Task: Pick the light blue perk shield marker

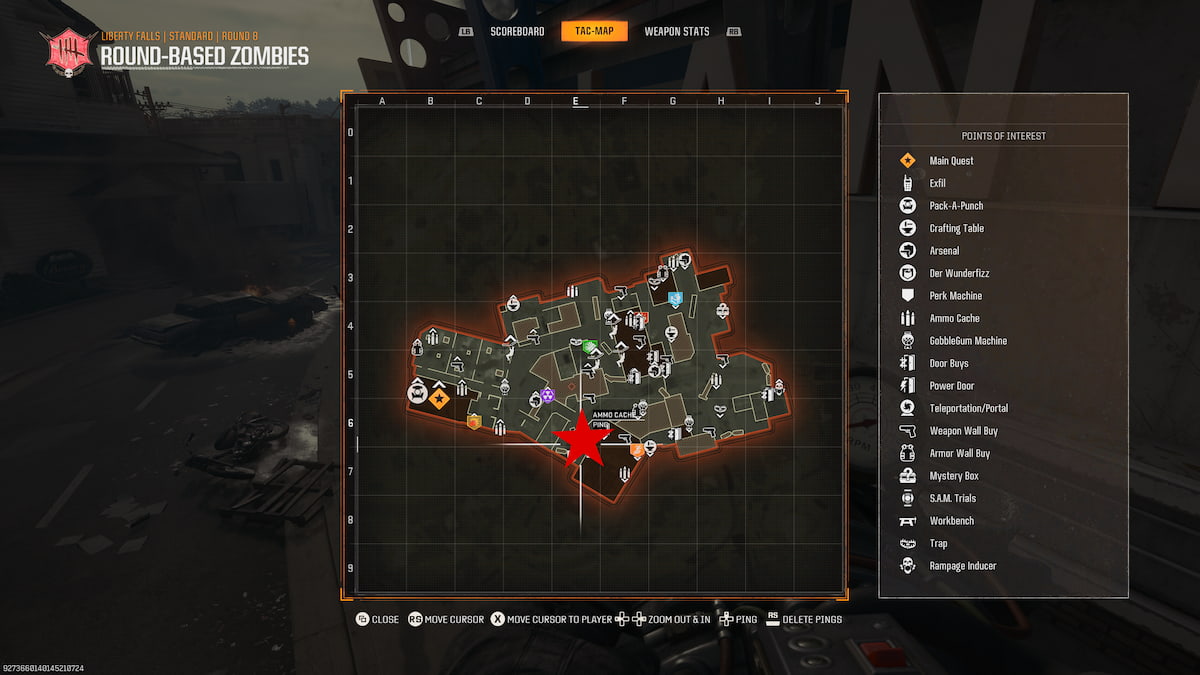Action: pos(675,298)
